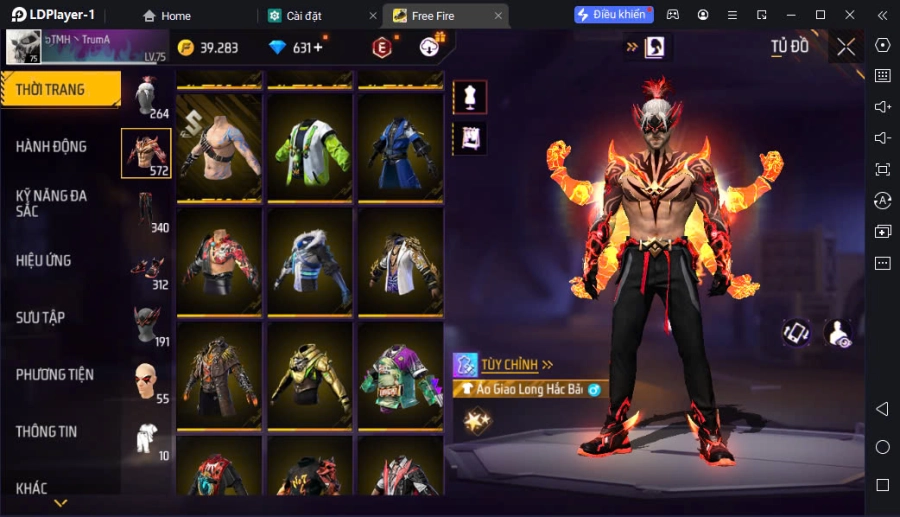The height and width of the screenshot is (517, 900).
Task: Open the mannequin outfit preset icon
Action: 470,96
